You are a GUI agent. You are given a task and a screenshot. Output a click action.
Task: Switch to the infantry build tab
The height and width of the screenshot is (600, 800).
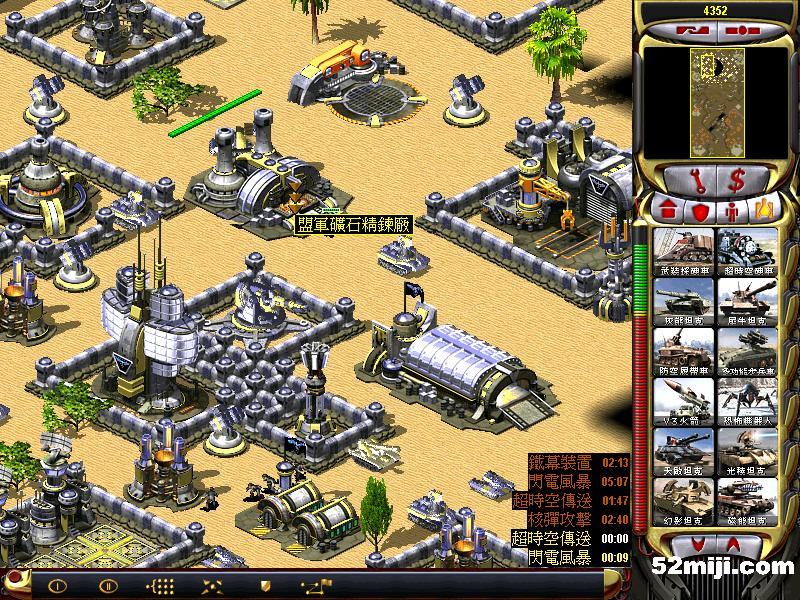pos(732,210)
